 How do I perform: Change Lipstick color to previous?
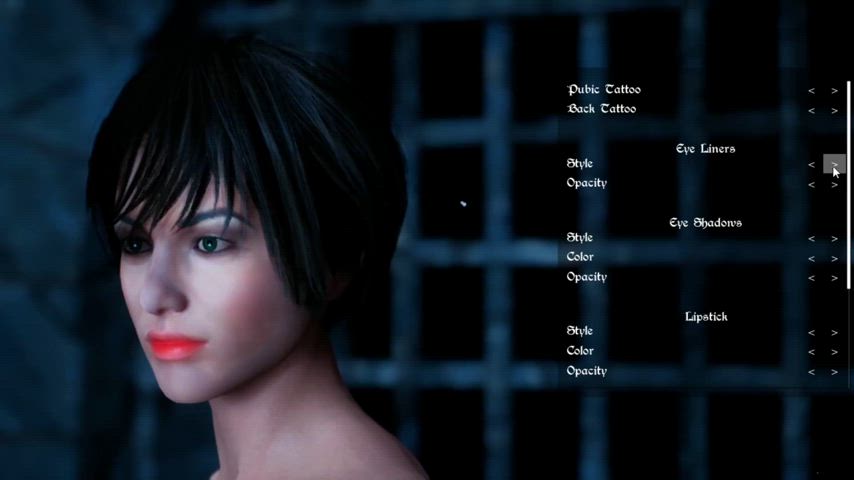(812, 353)
